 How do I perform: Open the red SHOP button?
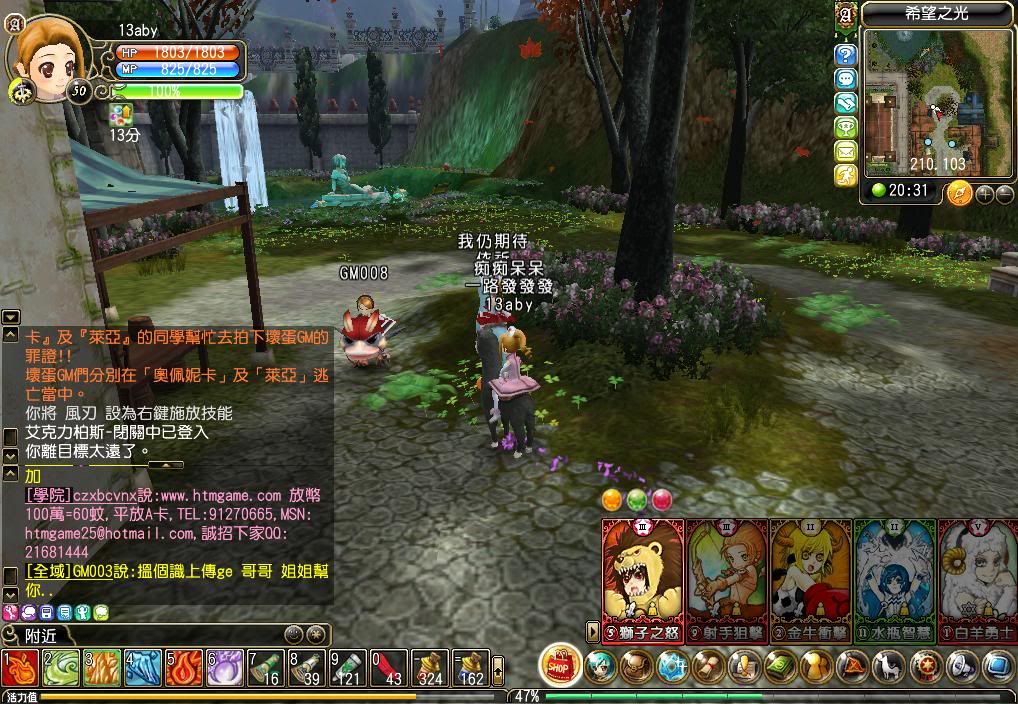[561, 665]
